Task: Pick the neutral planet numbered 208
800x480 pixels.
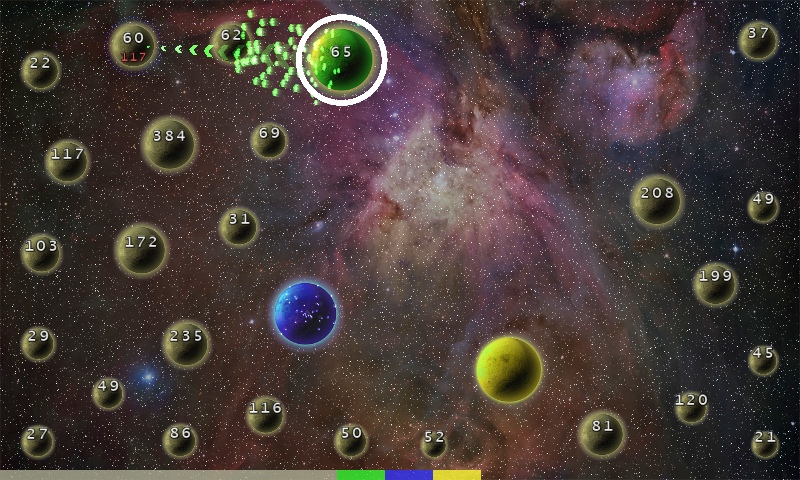Action: point(657,201)
